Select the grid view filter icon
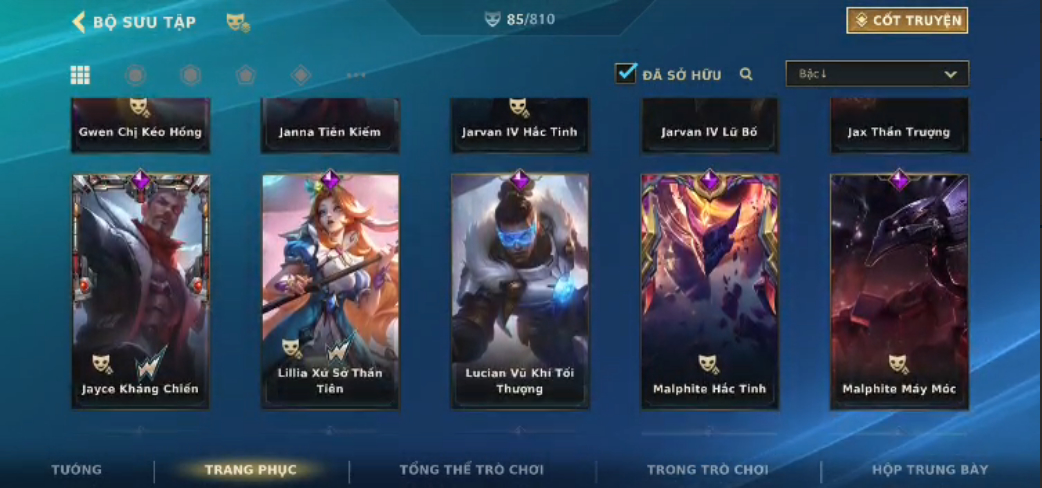The height and width of the screenshot is (488, 1042). point(80,75)
